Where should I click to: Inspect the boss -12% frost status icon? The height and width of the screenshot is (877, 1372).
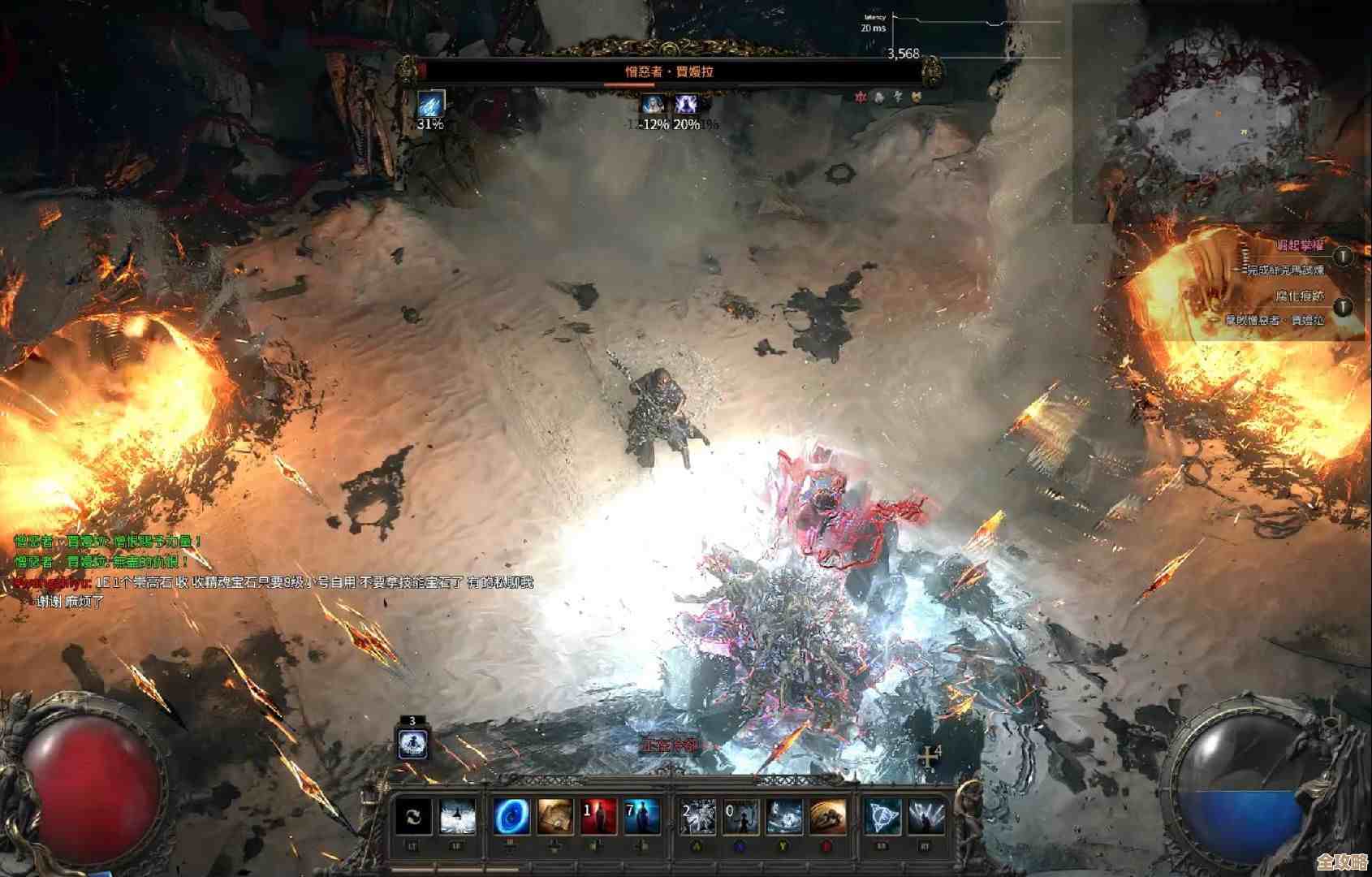(x=652, y=104)
